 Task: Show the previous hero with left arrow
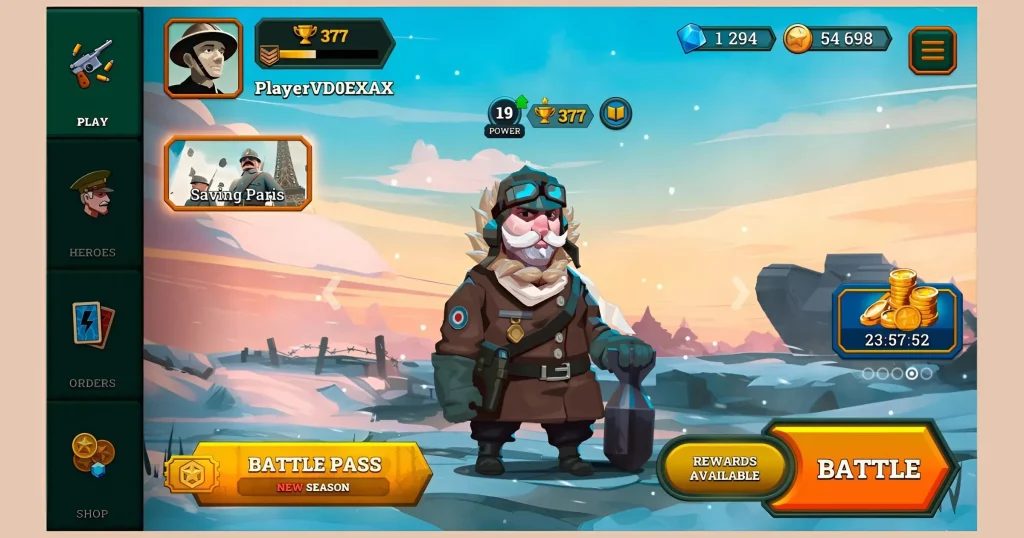pos(331,293)
